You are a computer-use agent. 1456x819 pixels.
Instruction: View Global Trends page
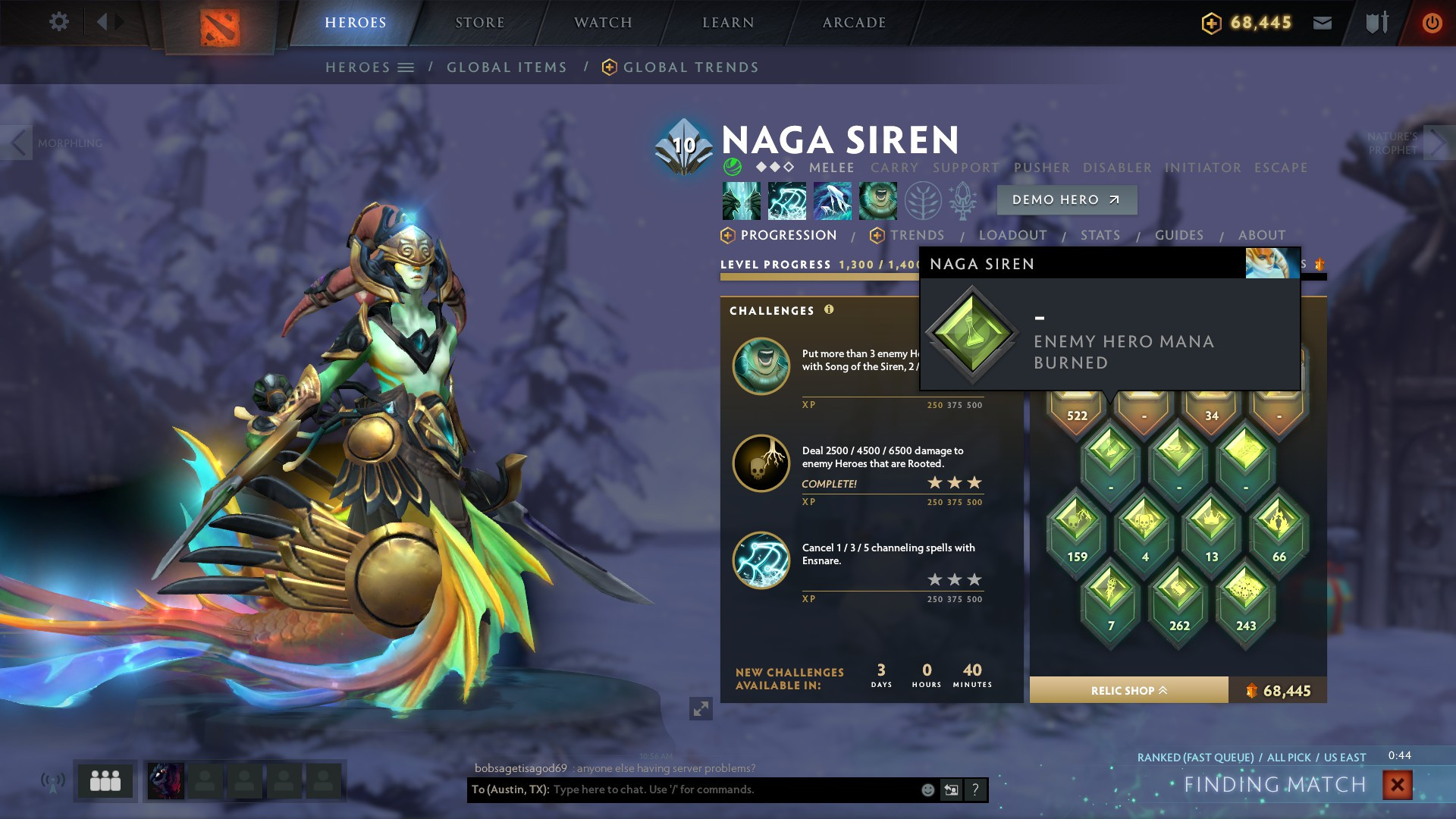690,67
